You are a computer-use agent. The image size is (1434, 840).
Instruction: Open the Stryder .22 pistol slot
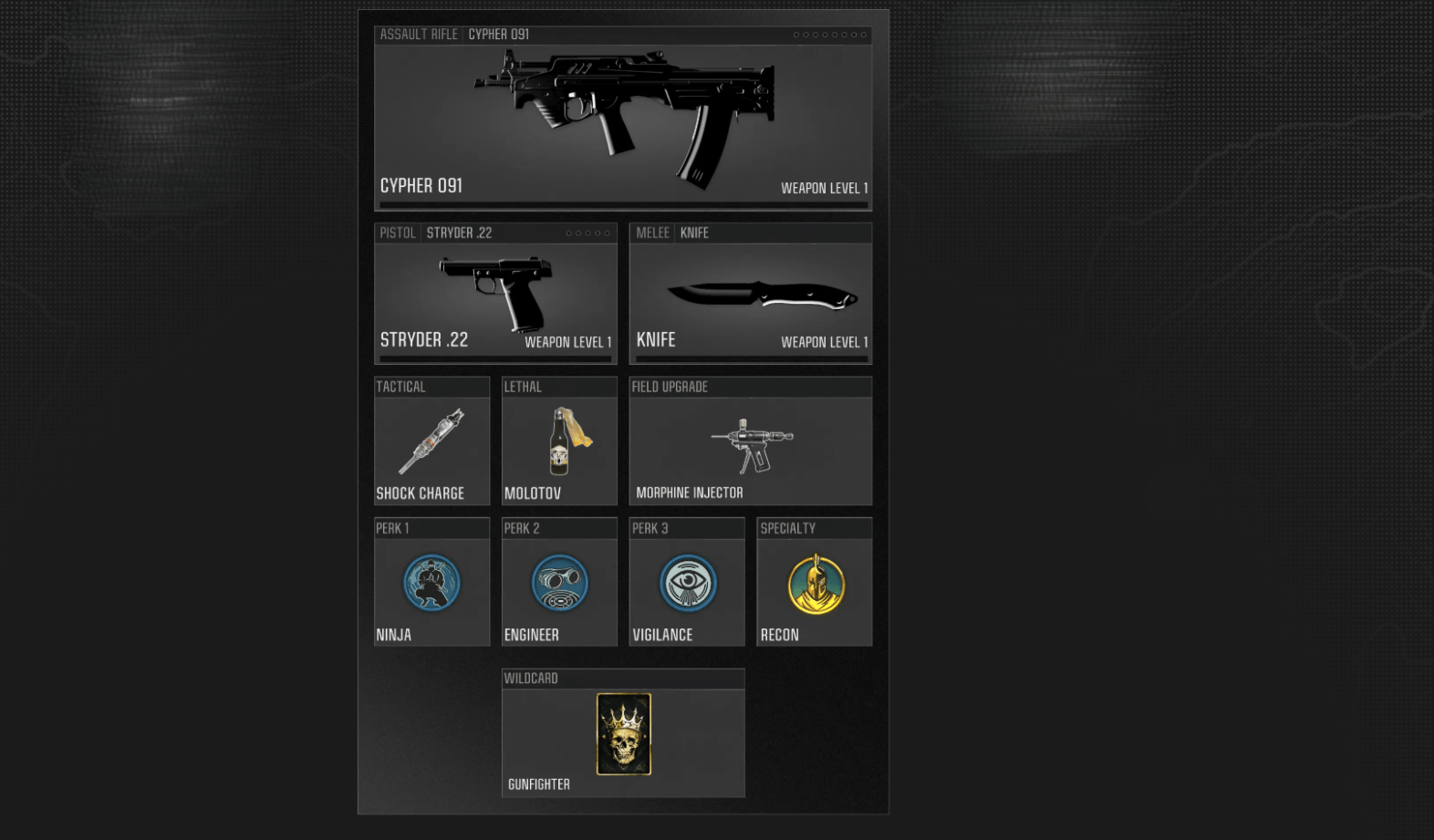(x=495, y=296)
